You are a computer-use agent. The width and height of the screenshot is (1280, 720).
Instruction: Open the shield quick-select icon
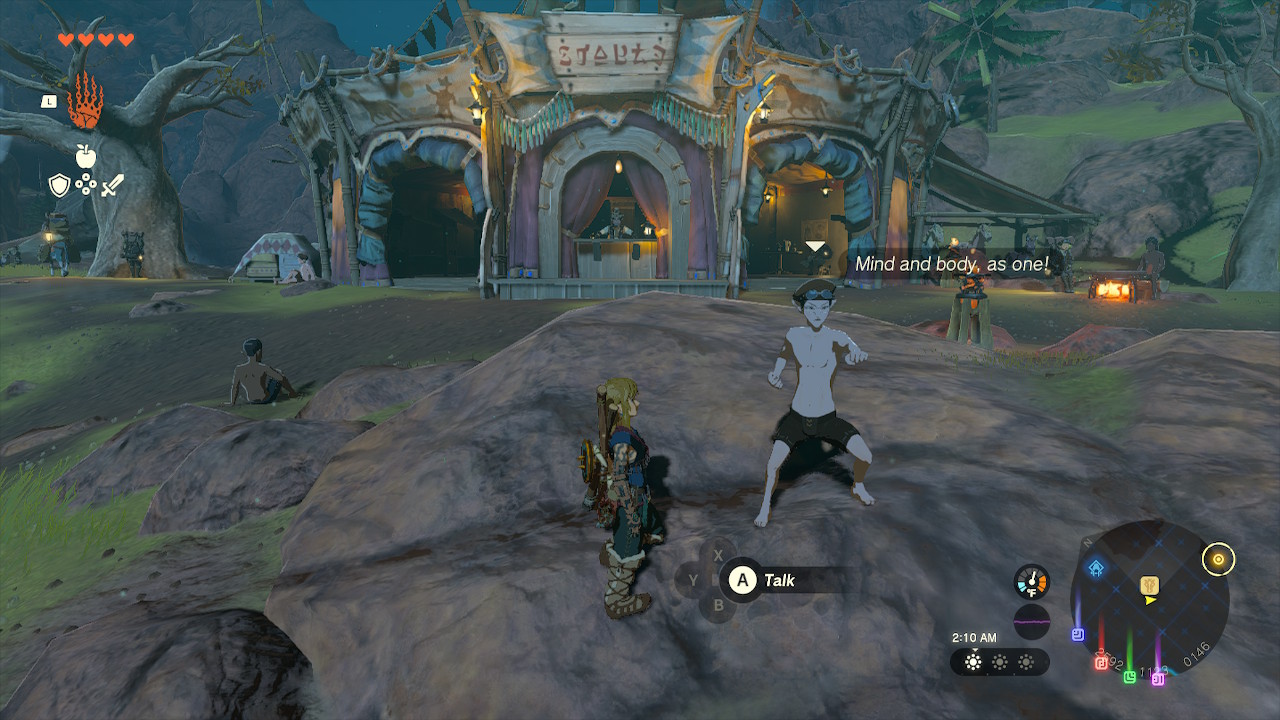(x=60, y=185)
